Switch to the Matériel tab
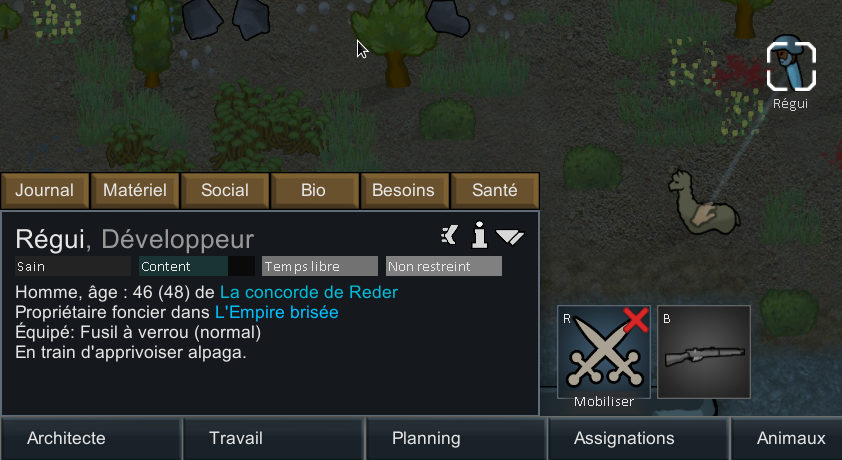 click(x=135, y=190)
